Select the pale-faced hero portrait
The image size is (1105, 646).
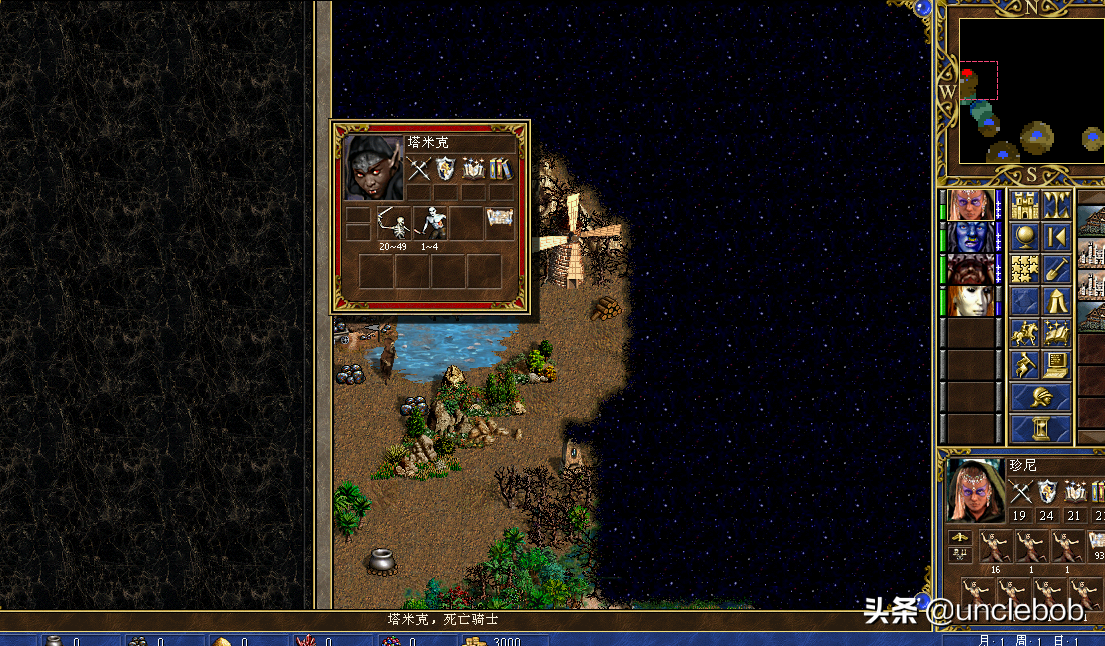[x=971, y=301]
